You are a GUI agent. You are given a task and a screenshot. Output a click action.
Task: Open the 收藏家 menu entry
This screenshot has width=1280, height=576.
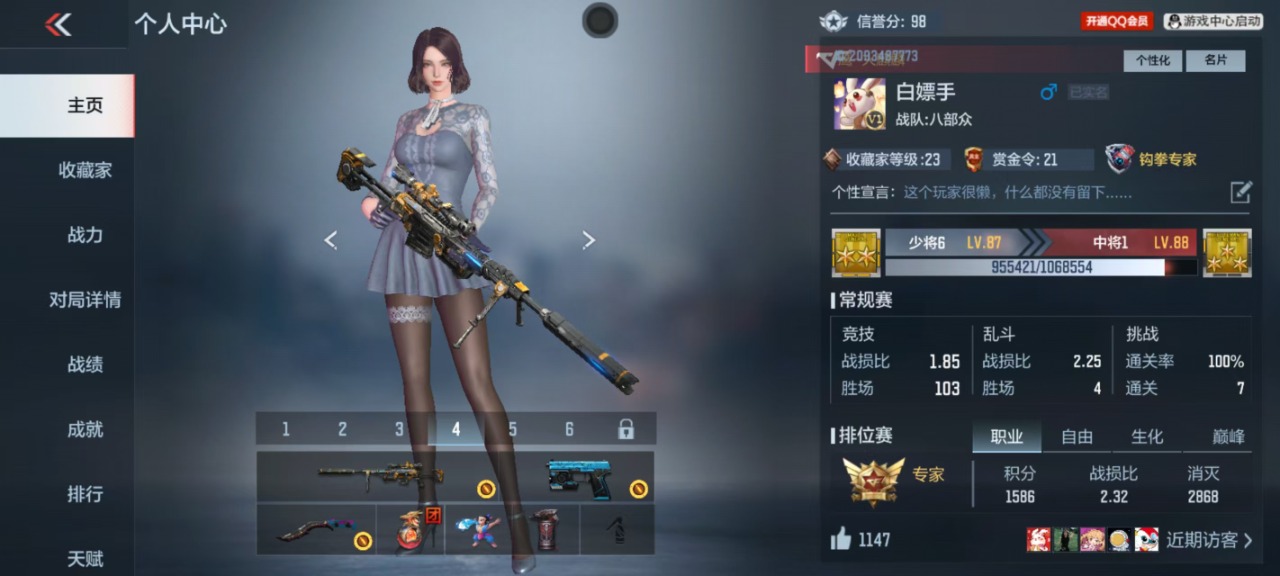click(x=85, y=170)
